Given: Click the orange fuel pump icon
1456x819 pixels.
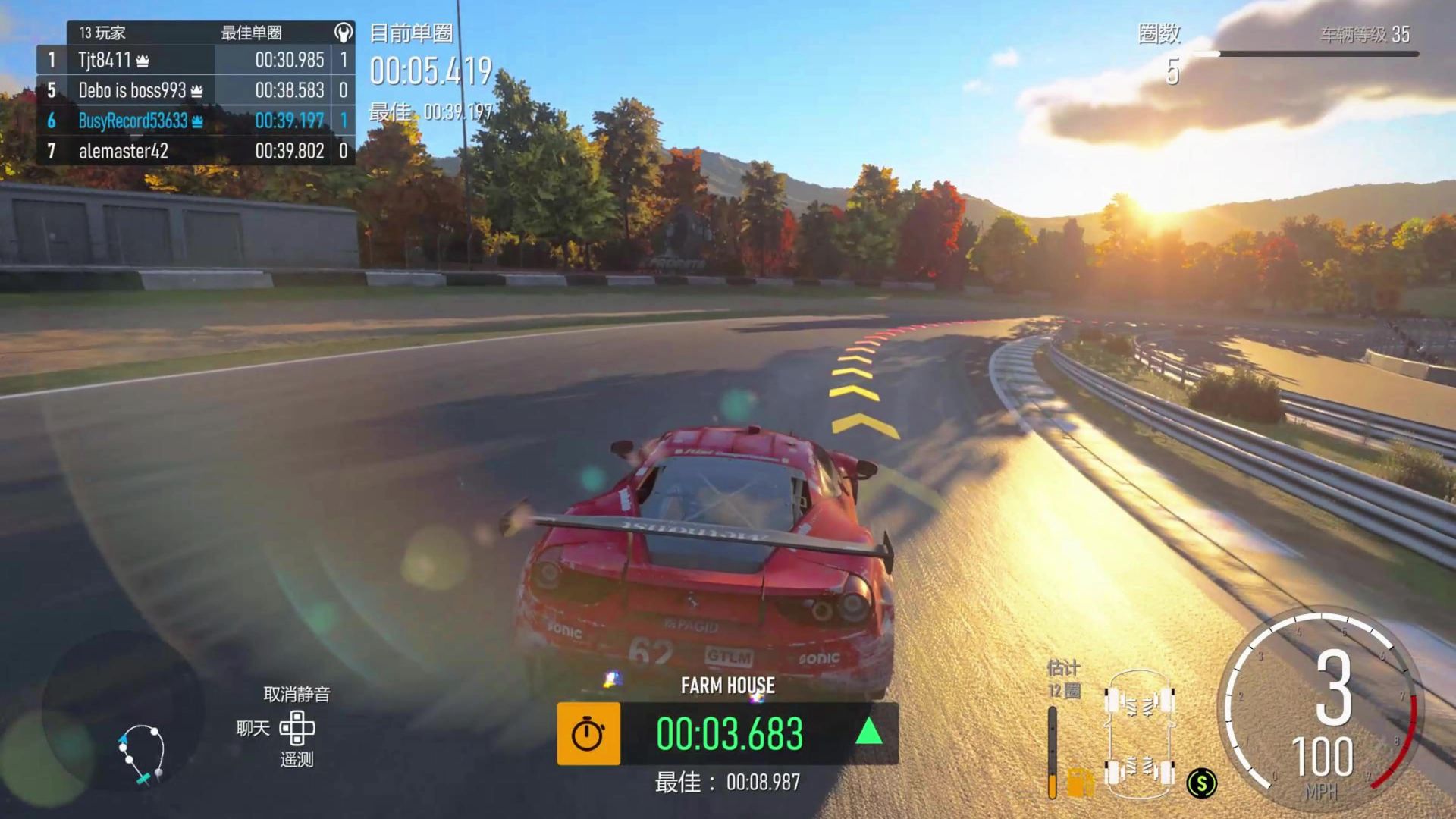Looking at the screenshot, I should (1080, 782).
